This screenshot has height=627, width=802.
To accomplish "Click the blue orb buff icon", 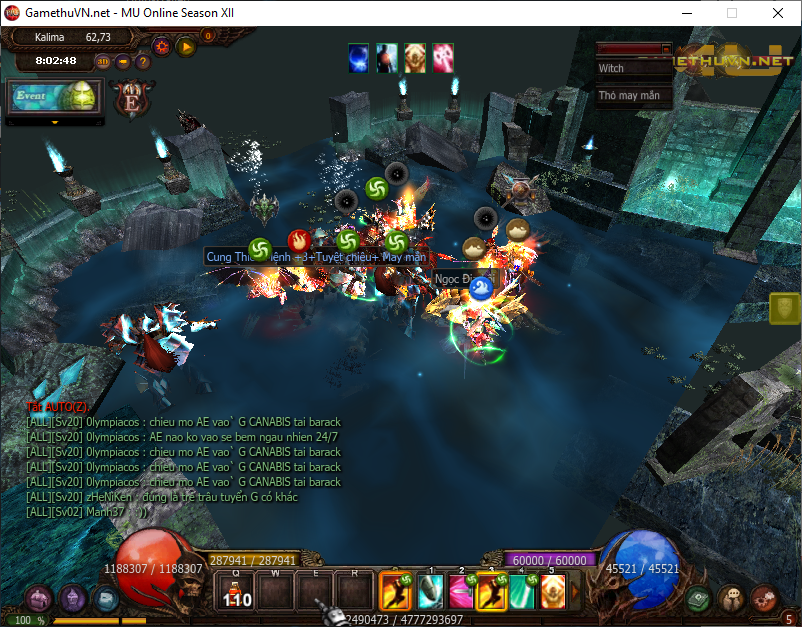I will click(x=358, y=58).
